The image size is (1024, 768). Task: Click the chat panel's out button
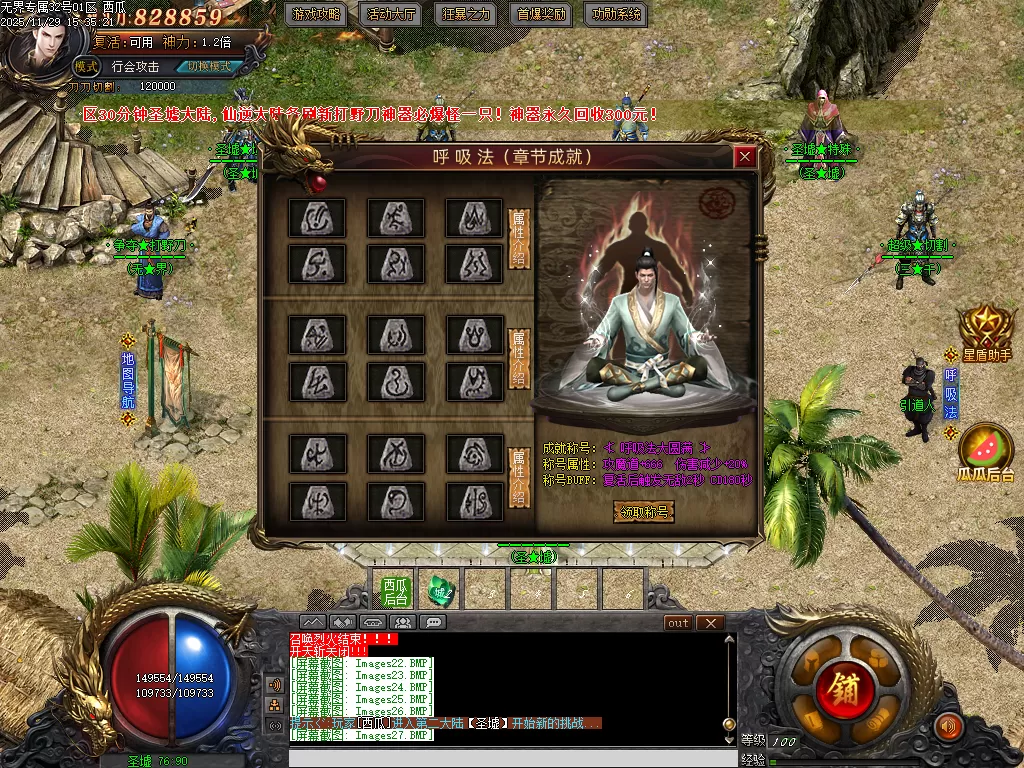click(678, 623)
